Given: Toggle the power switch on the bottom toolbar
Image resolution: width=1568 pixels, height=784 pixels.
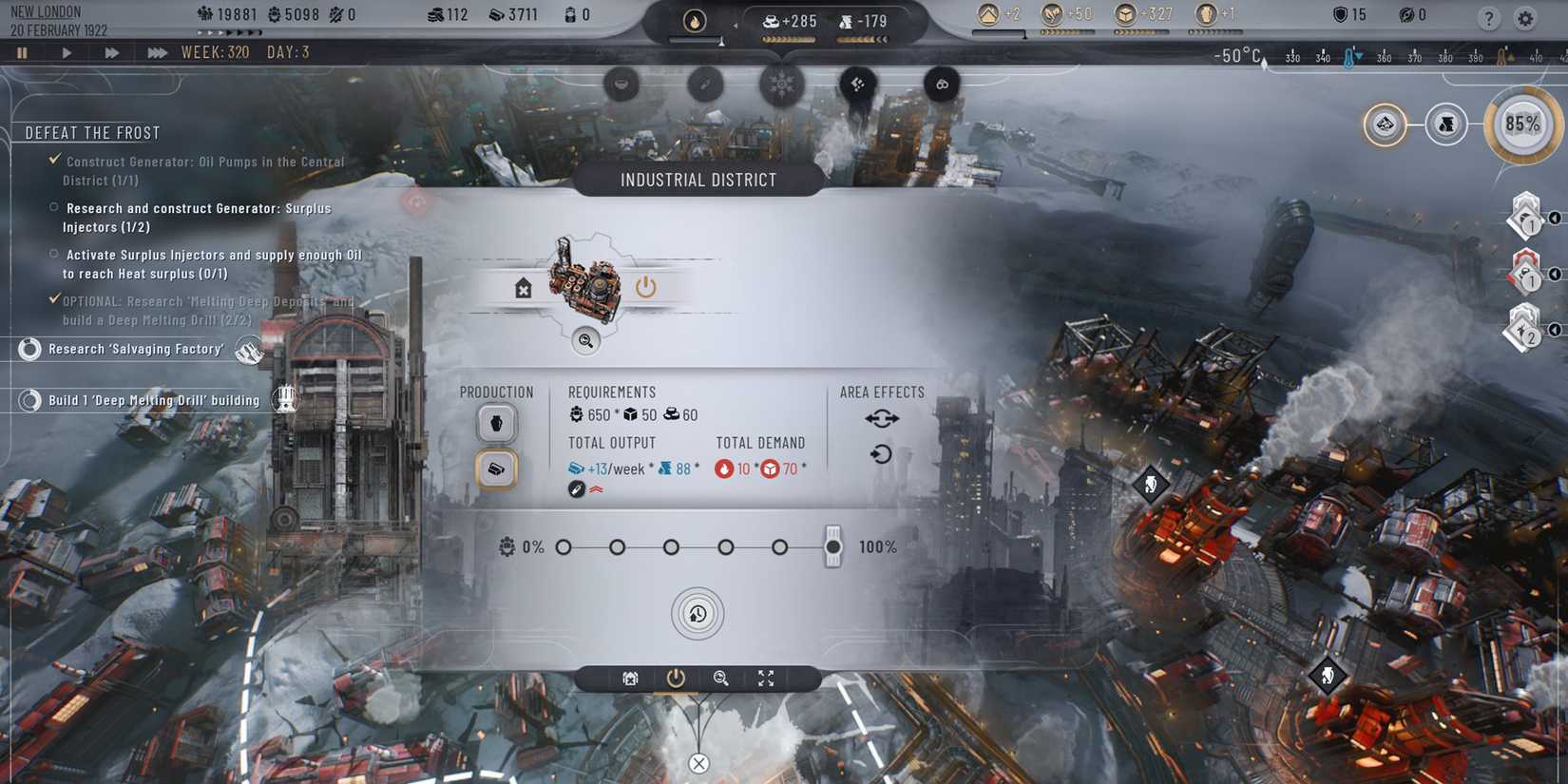Looking at the screenshot, I should 677,679.
